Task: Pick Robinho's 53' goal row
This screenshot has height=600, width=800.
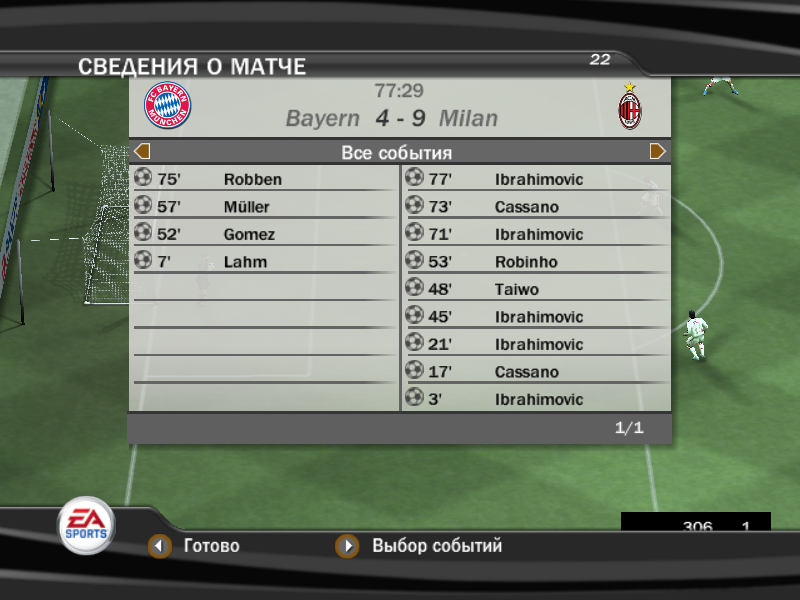Action: pos(536,262)
